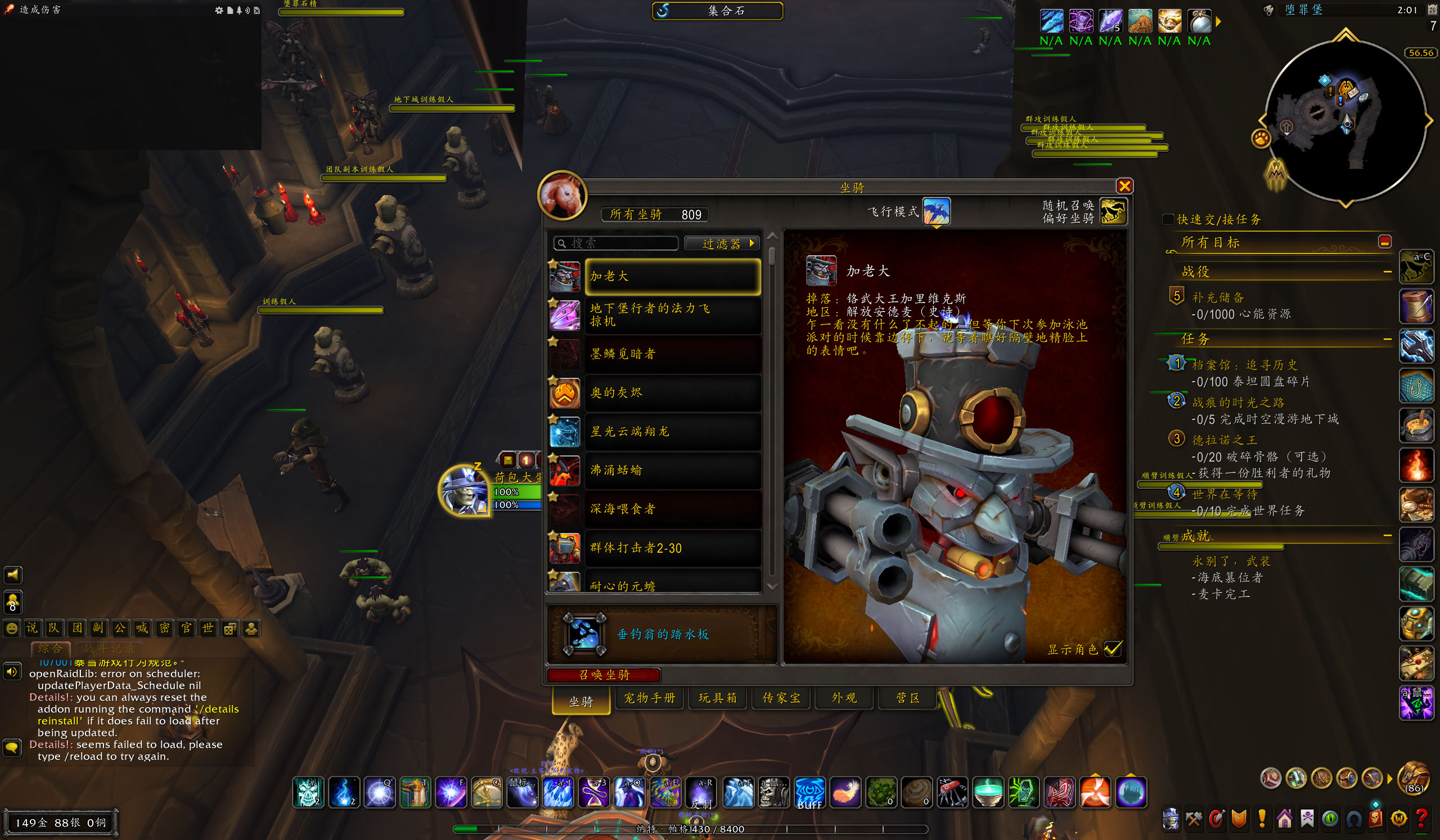Close the mount journal window
The height and width of the screenshot is (840, 1440).
click(1124, 186)
